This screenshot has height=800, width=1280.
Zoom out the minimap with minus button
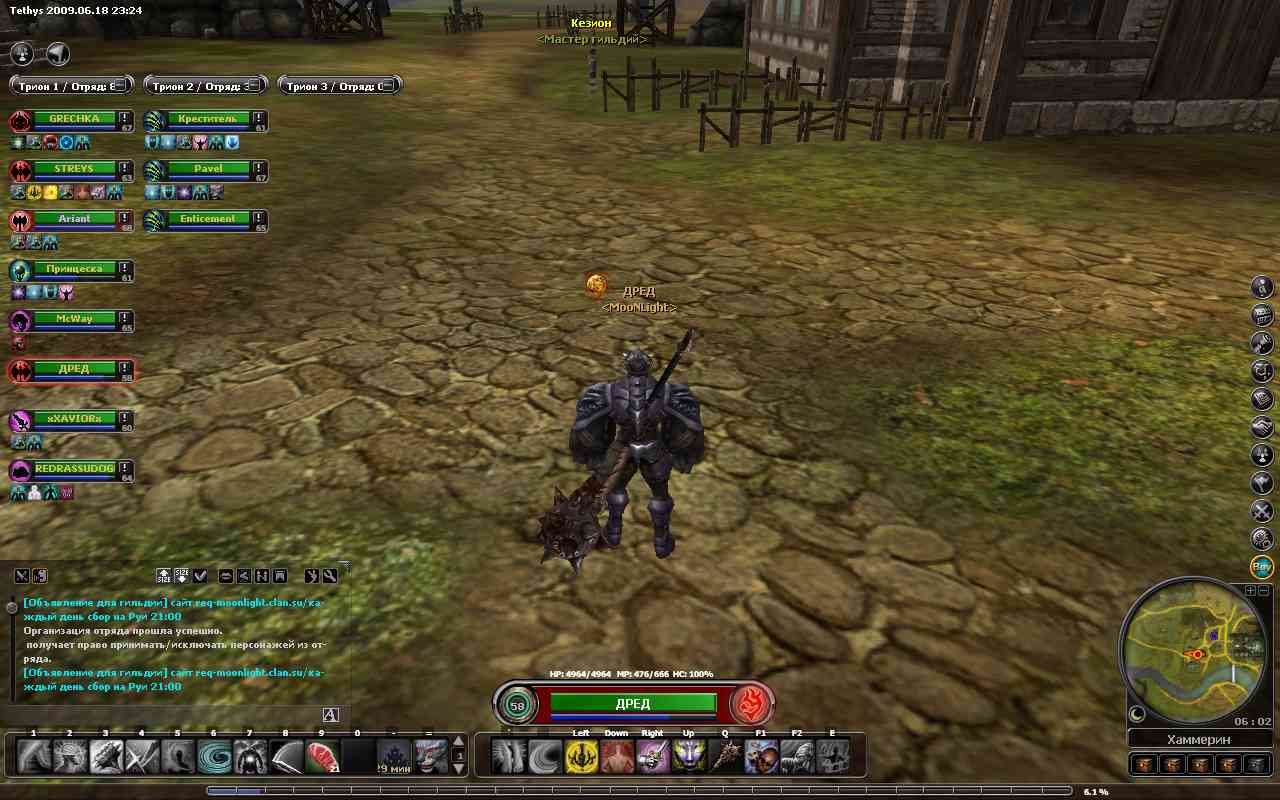(x=1262, y=591)
